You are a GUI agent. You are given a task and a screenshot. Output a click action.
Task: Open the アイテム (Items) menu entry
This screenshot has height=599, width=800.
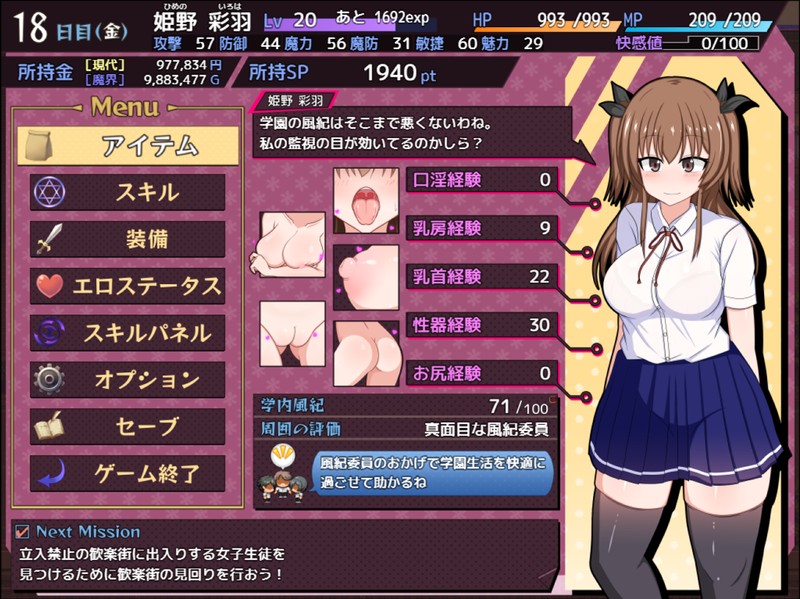[128, 145]
